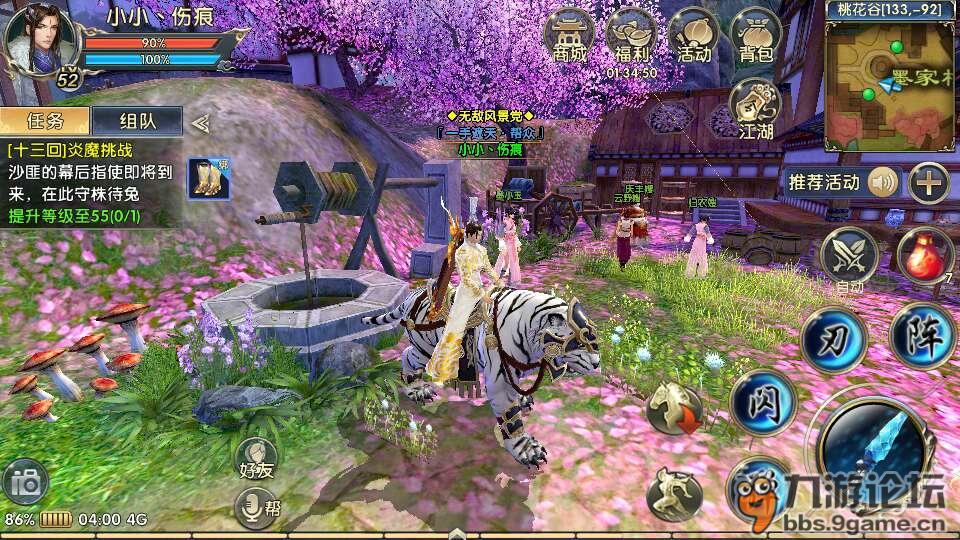Viewport: 960px width, 540px height.
Task: Open the 商城 shop menu
Action: [568, 36]
